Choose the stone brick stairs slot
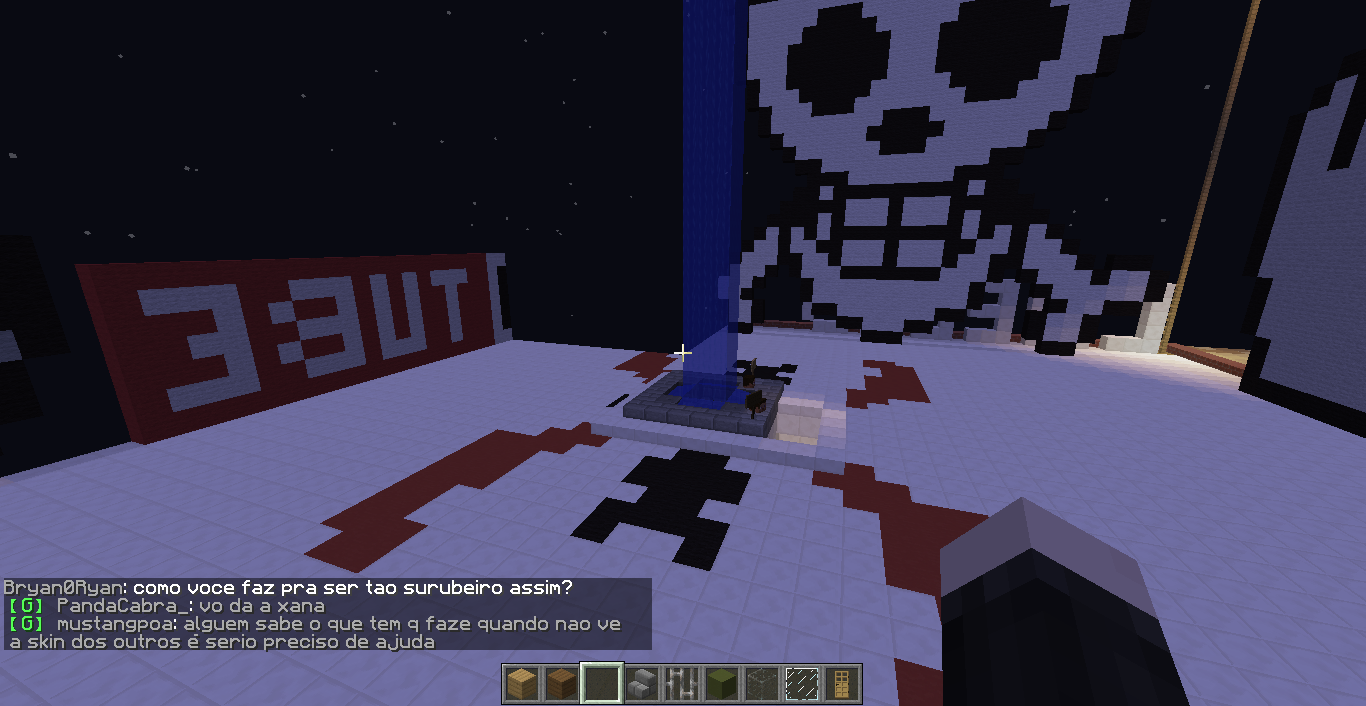Image resolution: width=1366 pixels, height=706 pixels. pos(642,684)
